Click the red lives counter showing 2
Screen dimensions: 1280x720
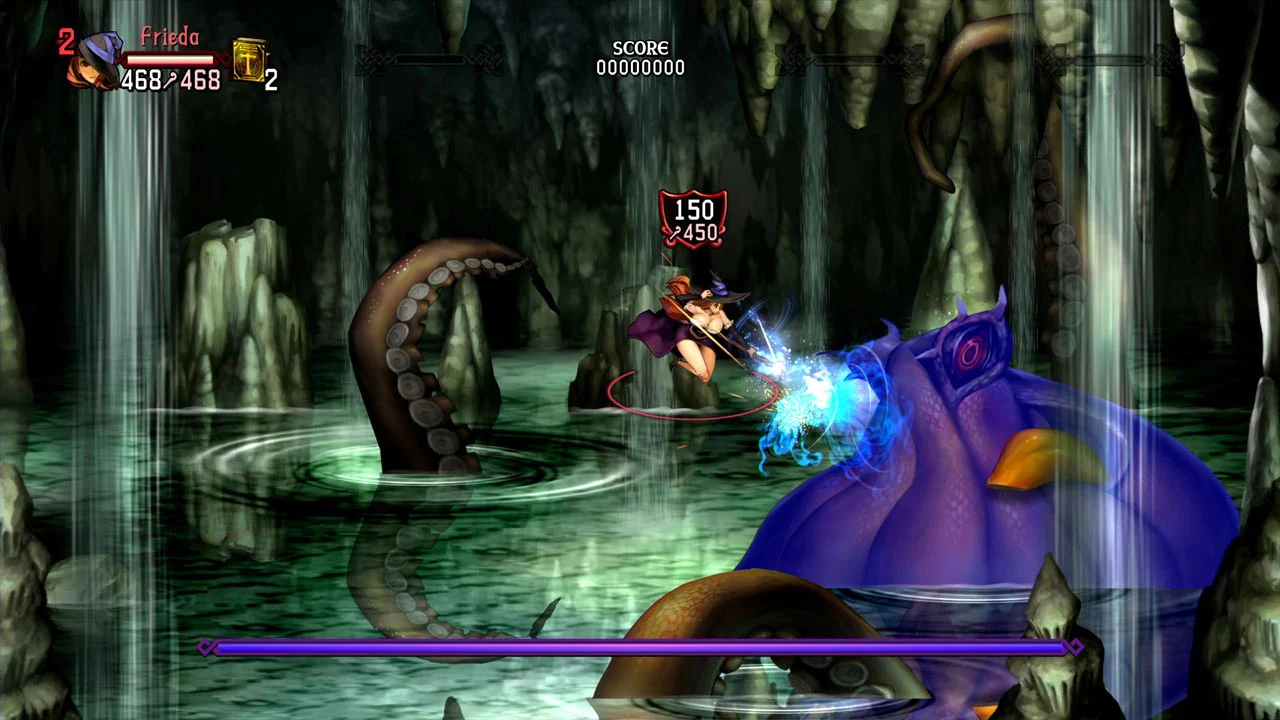66,40
